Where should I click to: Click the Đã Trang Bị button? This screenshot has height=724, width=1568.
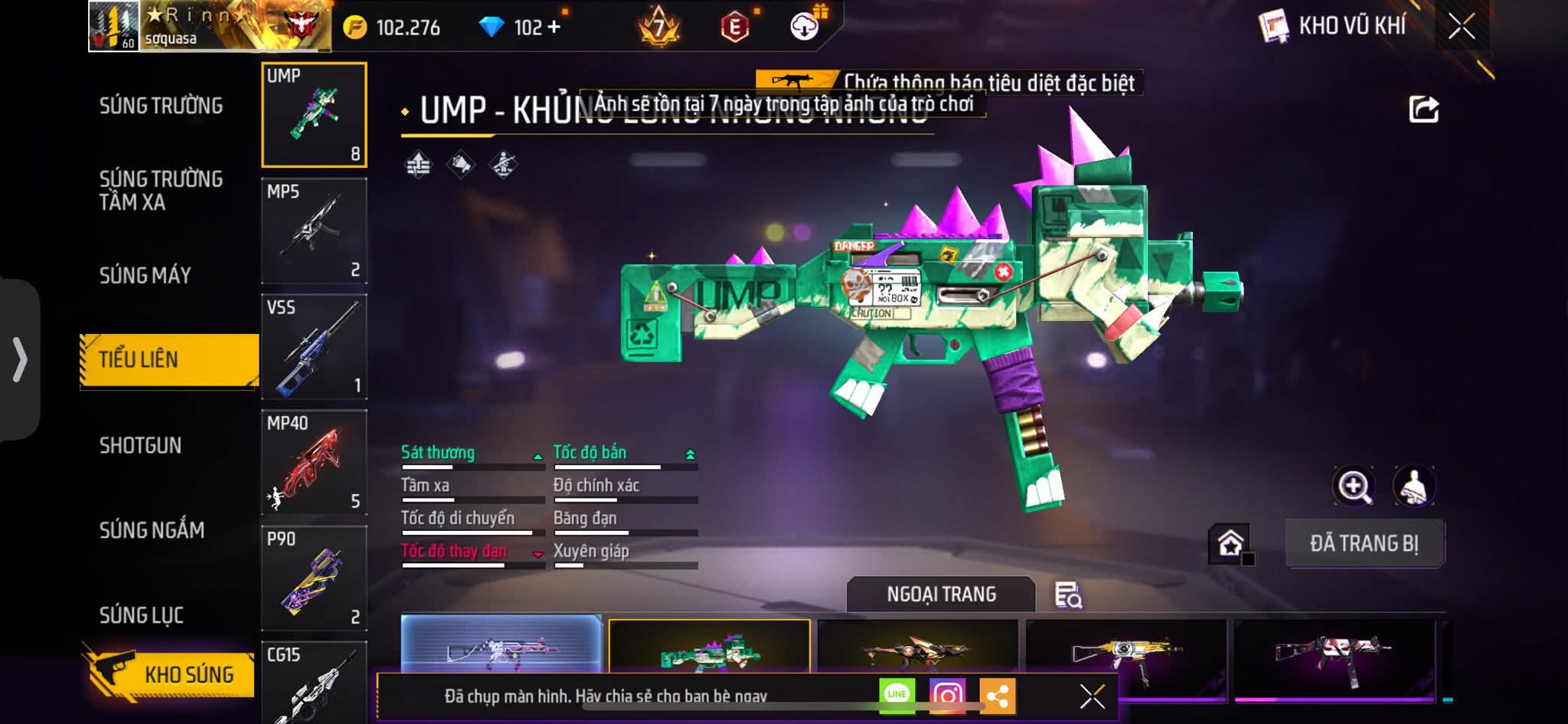click(x=1364, y=543)
